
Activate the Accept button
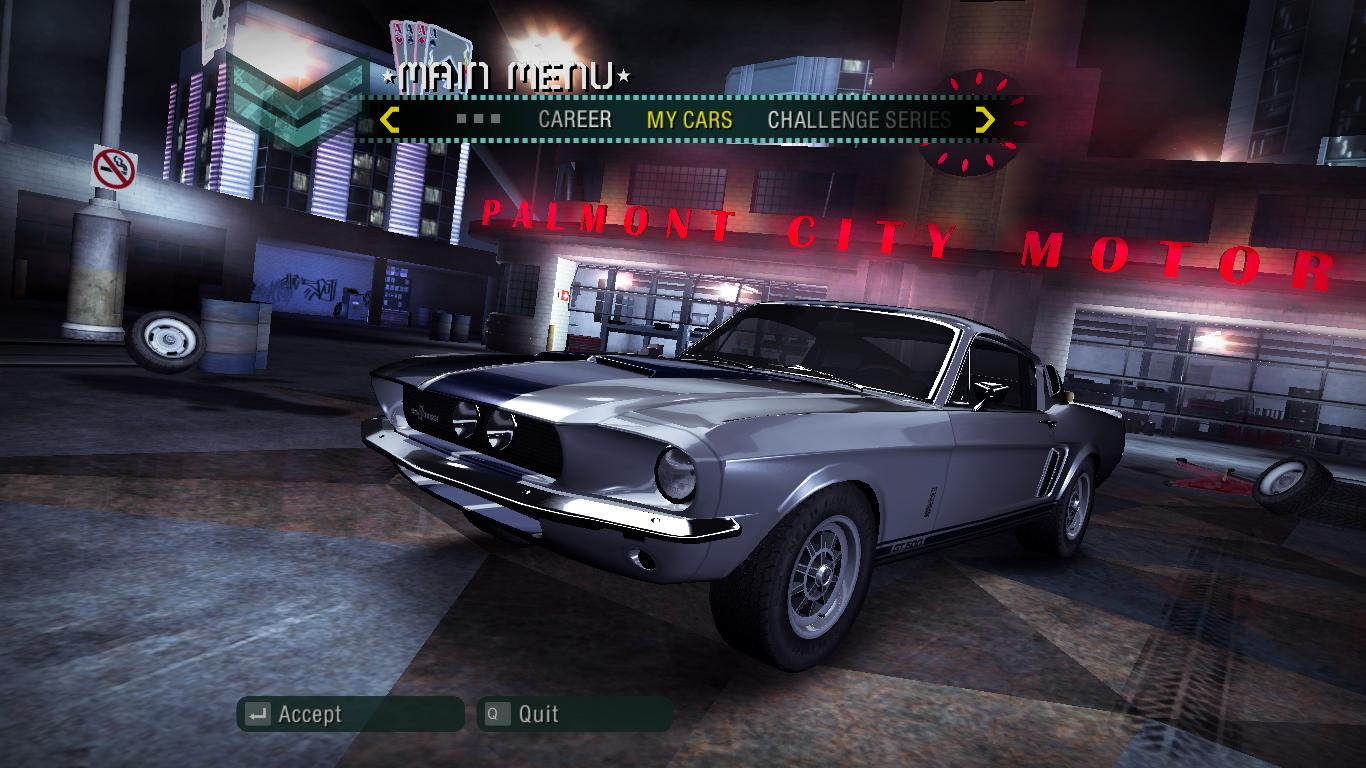point(350,714)
